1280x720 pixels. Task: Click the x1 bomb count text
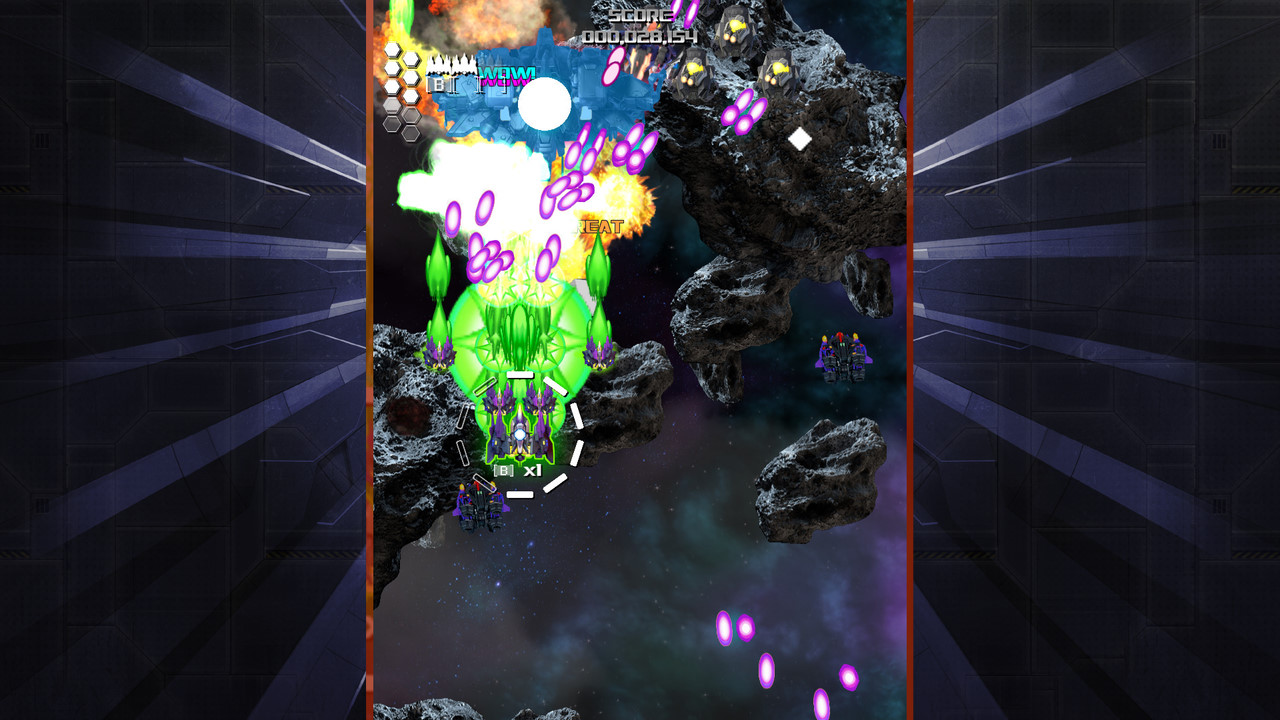coord(534,469)
